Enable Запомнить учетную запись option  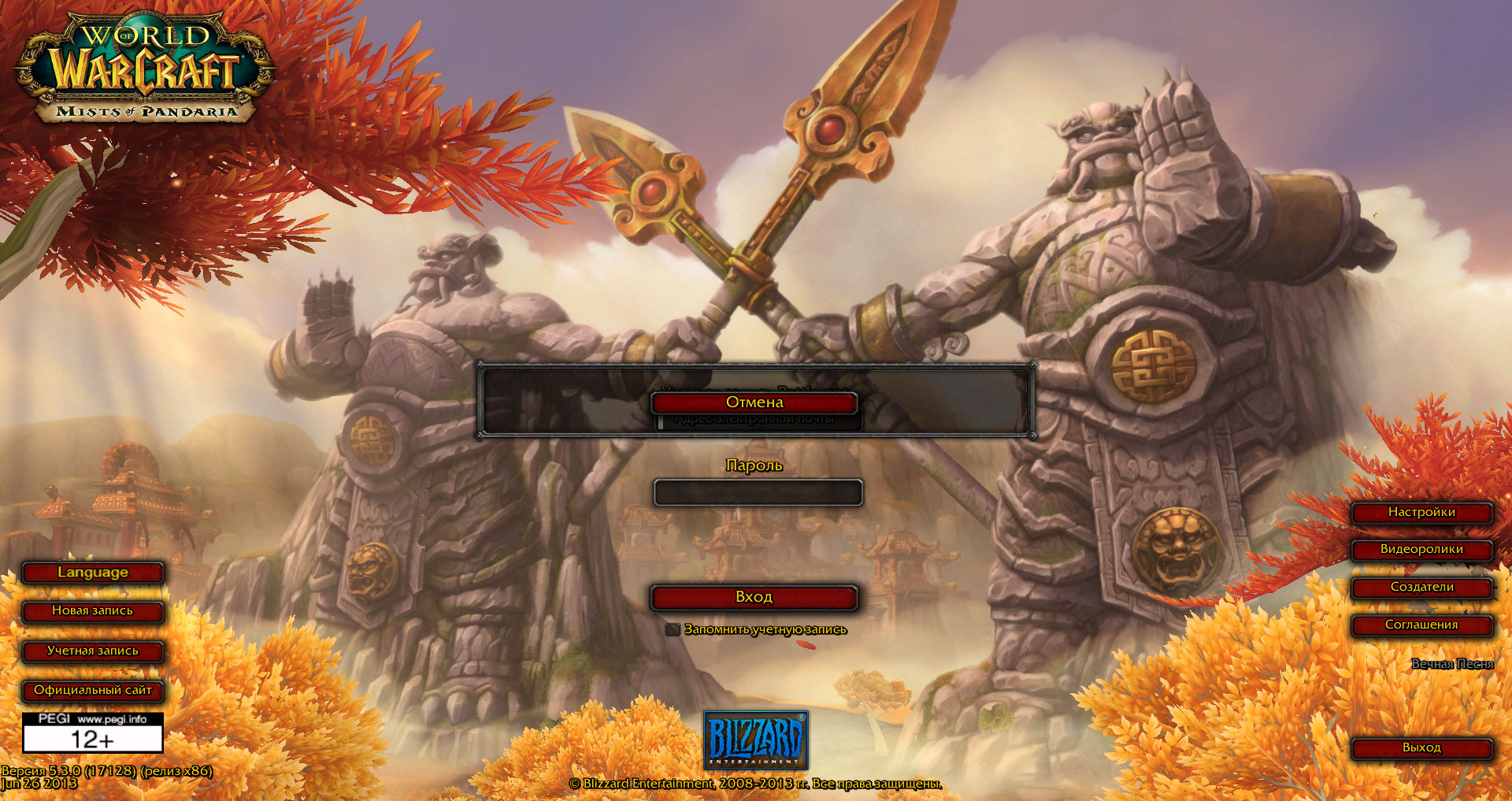[x=673, y=630]
